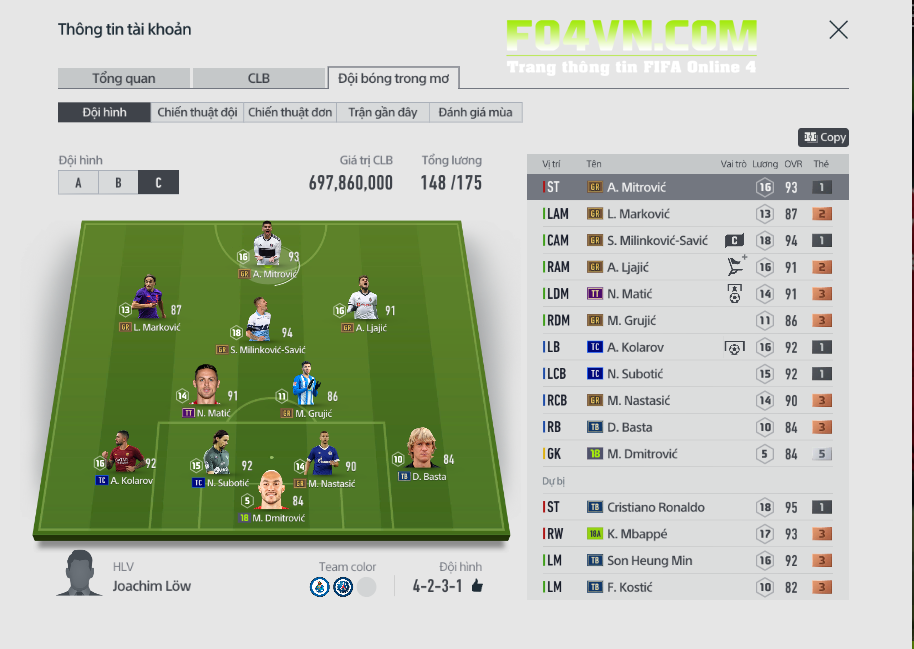Viewport: 914px width, 649px height.
Task: Choose Son Heung Min in substitutes list
Action: pos(687,561)
